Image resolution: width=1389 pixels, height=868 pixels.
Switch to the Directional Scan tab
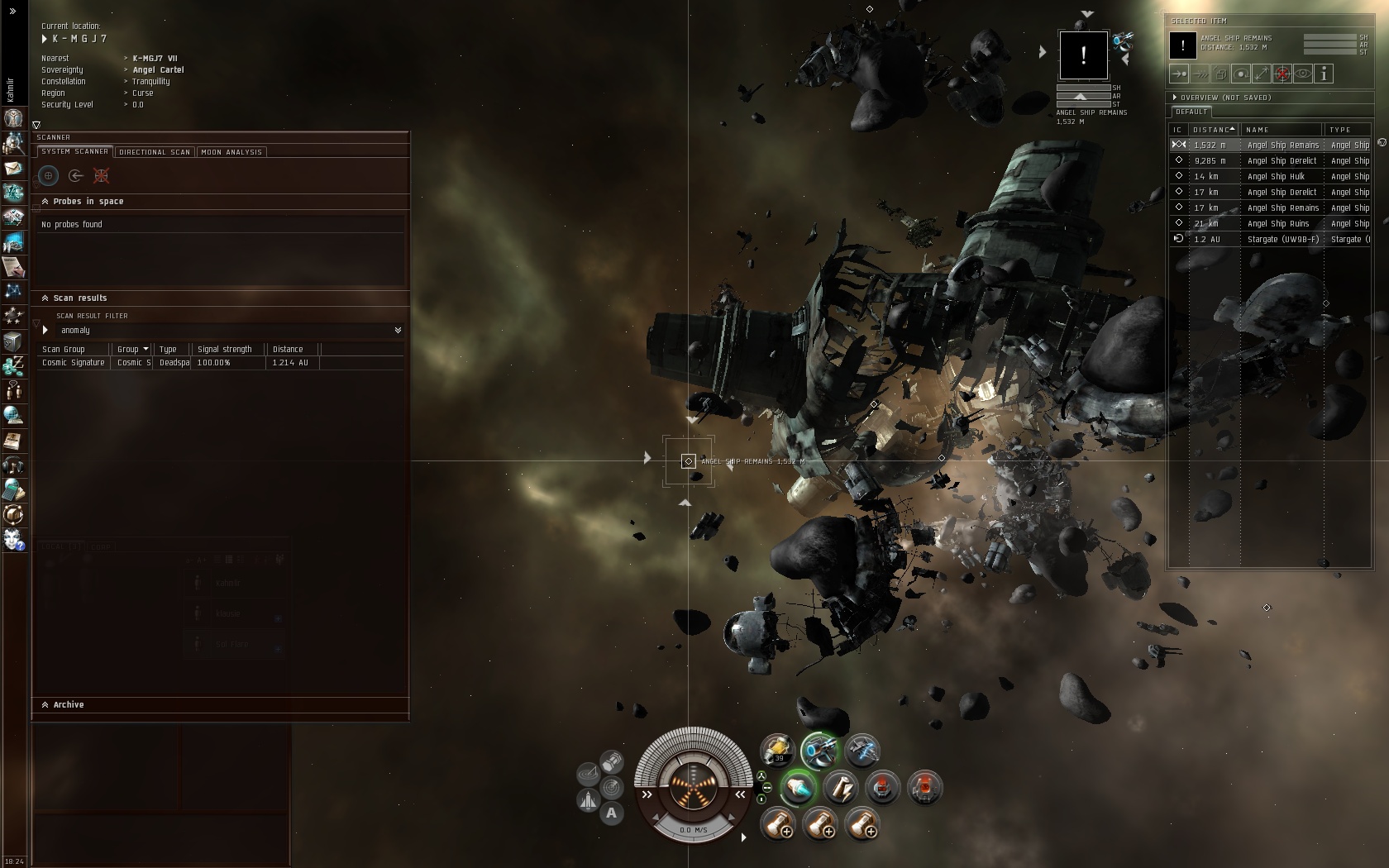(155, 152)
